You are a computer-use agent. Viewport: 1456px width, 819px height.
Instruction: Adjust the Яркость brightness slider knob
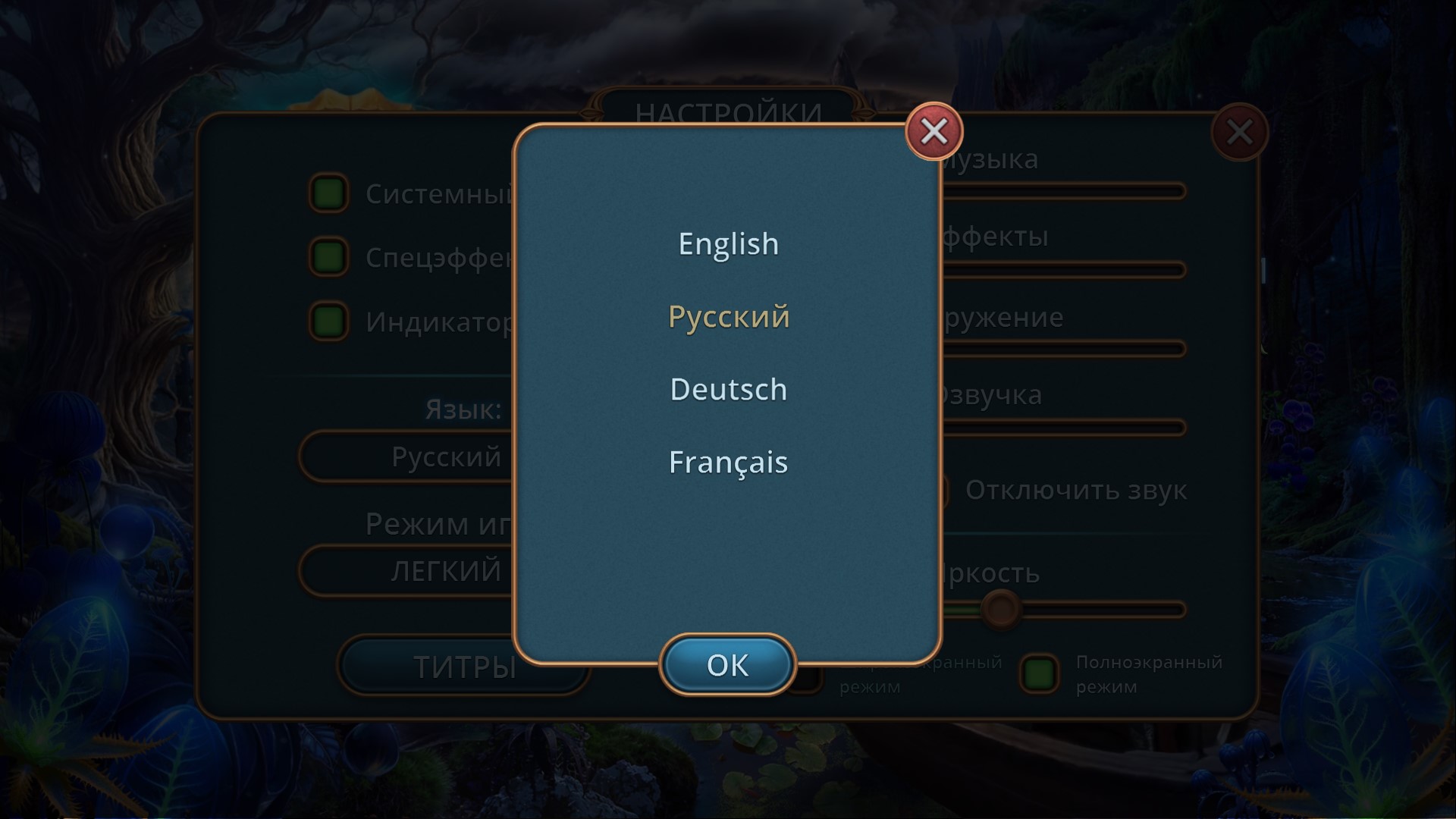coord(1000,608)
